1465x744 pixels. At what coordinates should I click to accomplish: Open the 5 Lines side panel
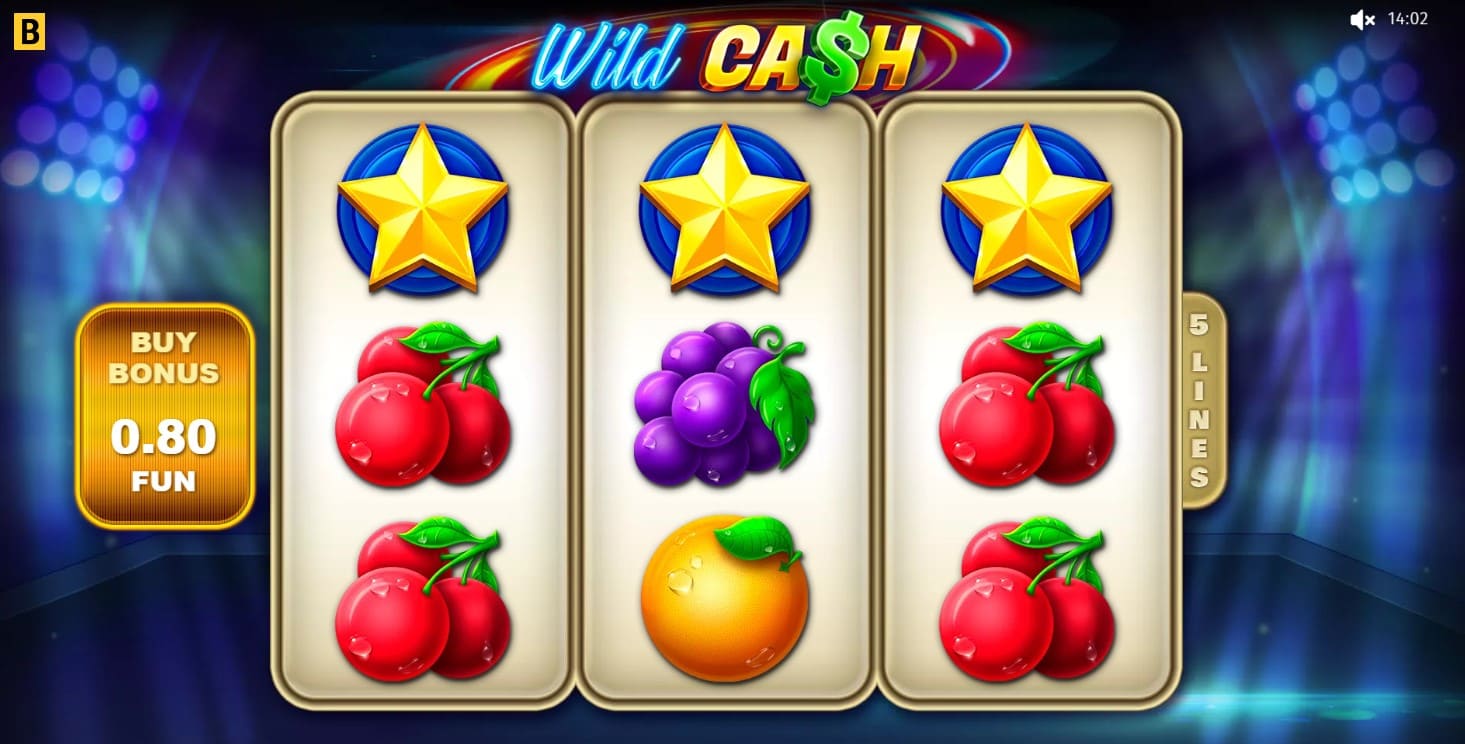click(1199, 400)
